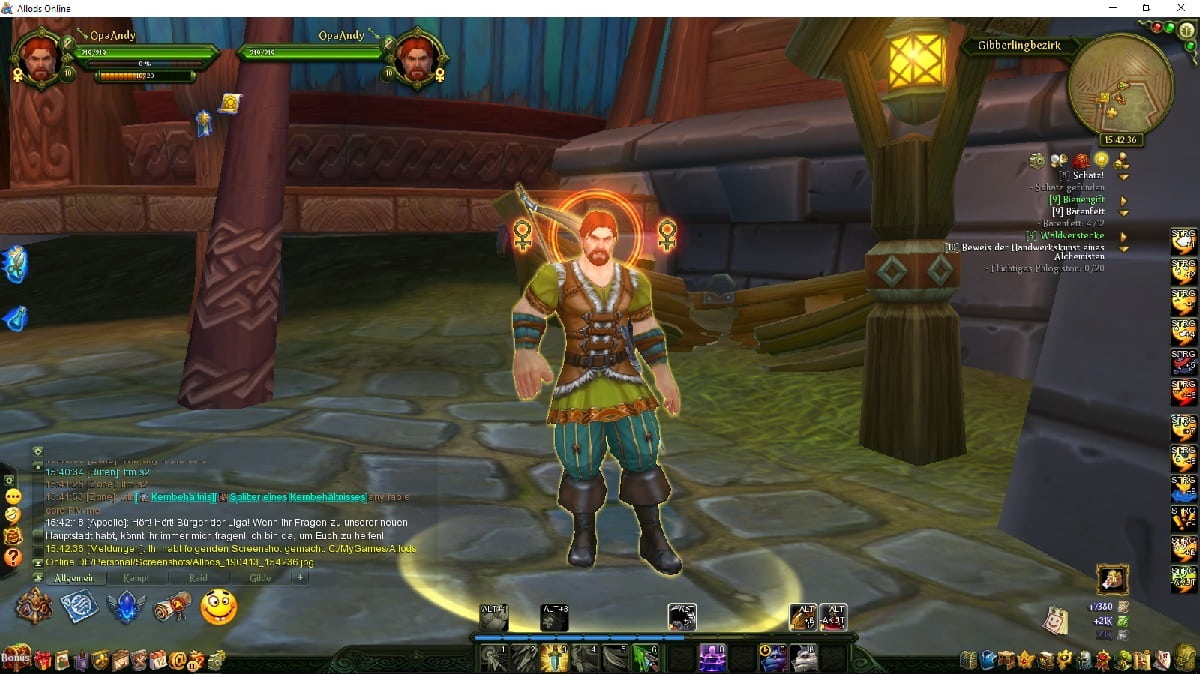Switch to the Gilde chat tab
This screenshot has width=1202, height=674.
[x=258, y=578]
